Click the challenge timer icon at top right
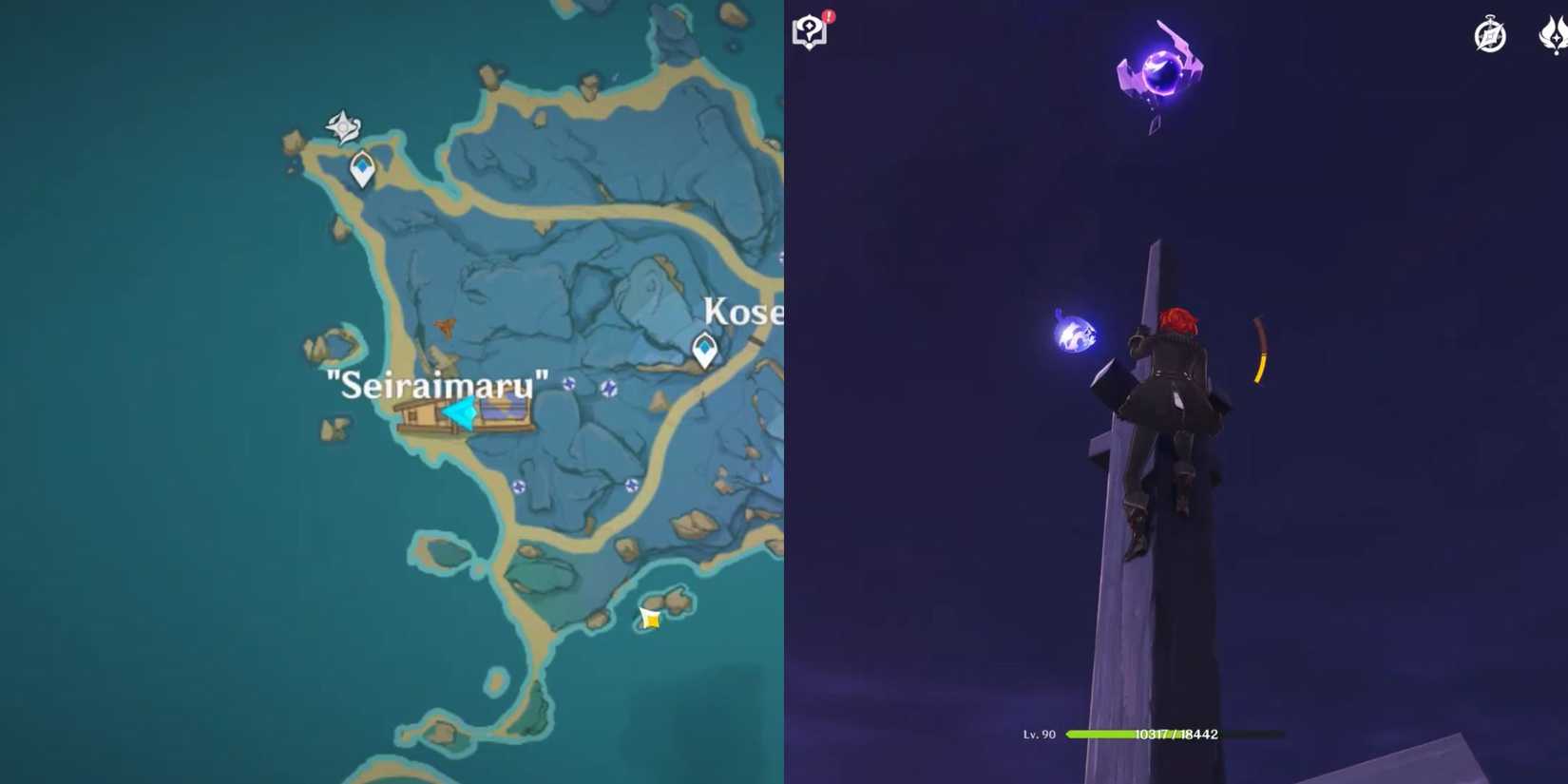1568x784 pixels. click(1489, 35)
